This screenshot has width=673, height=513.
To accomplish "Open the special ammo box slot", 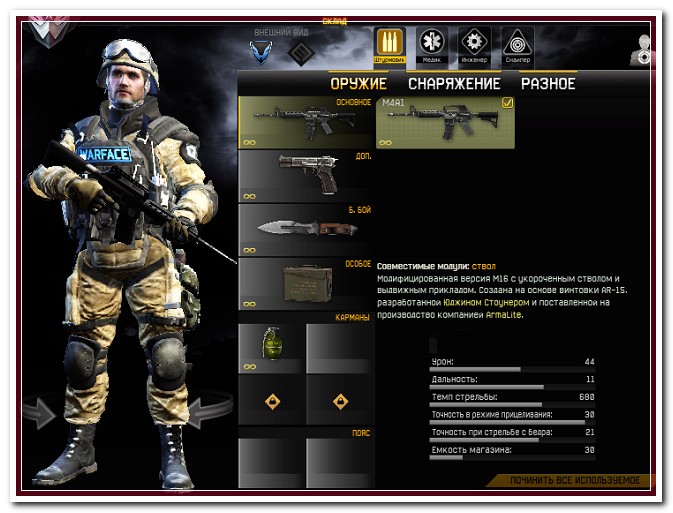I will tap(305, 283).
